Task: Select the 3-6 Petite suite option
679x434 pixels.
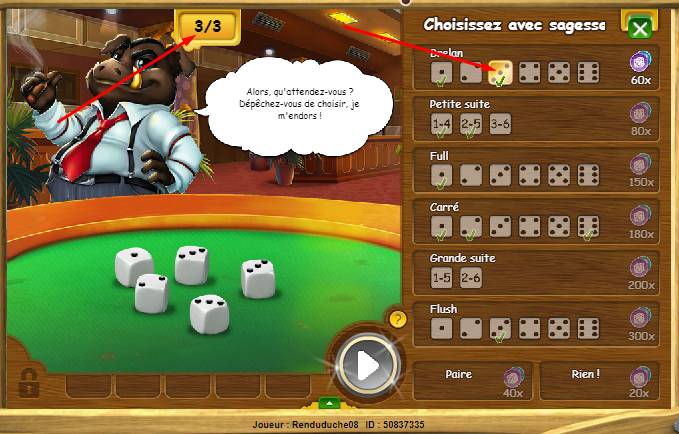Action: tap(501, 123)
